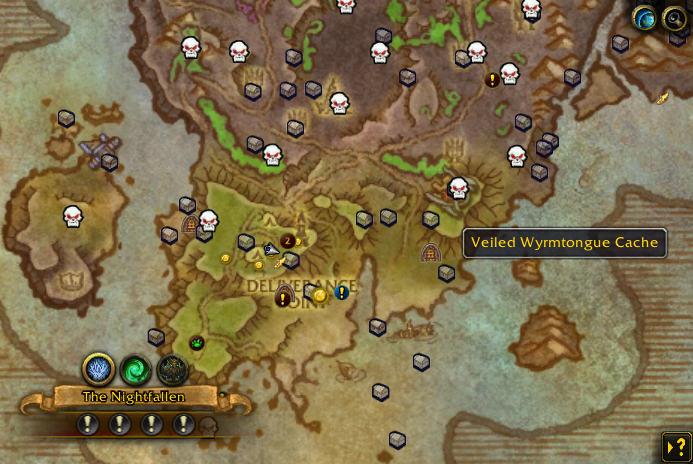Click the dark red exclamation marker near the top
This screenshot has height=464, width=693.
click(492, 79)
